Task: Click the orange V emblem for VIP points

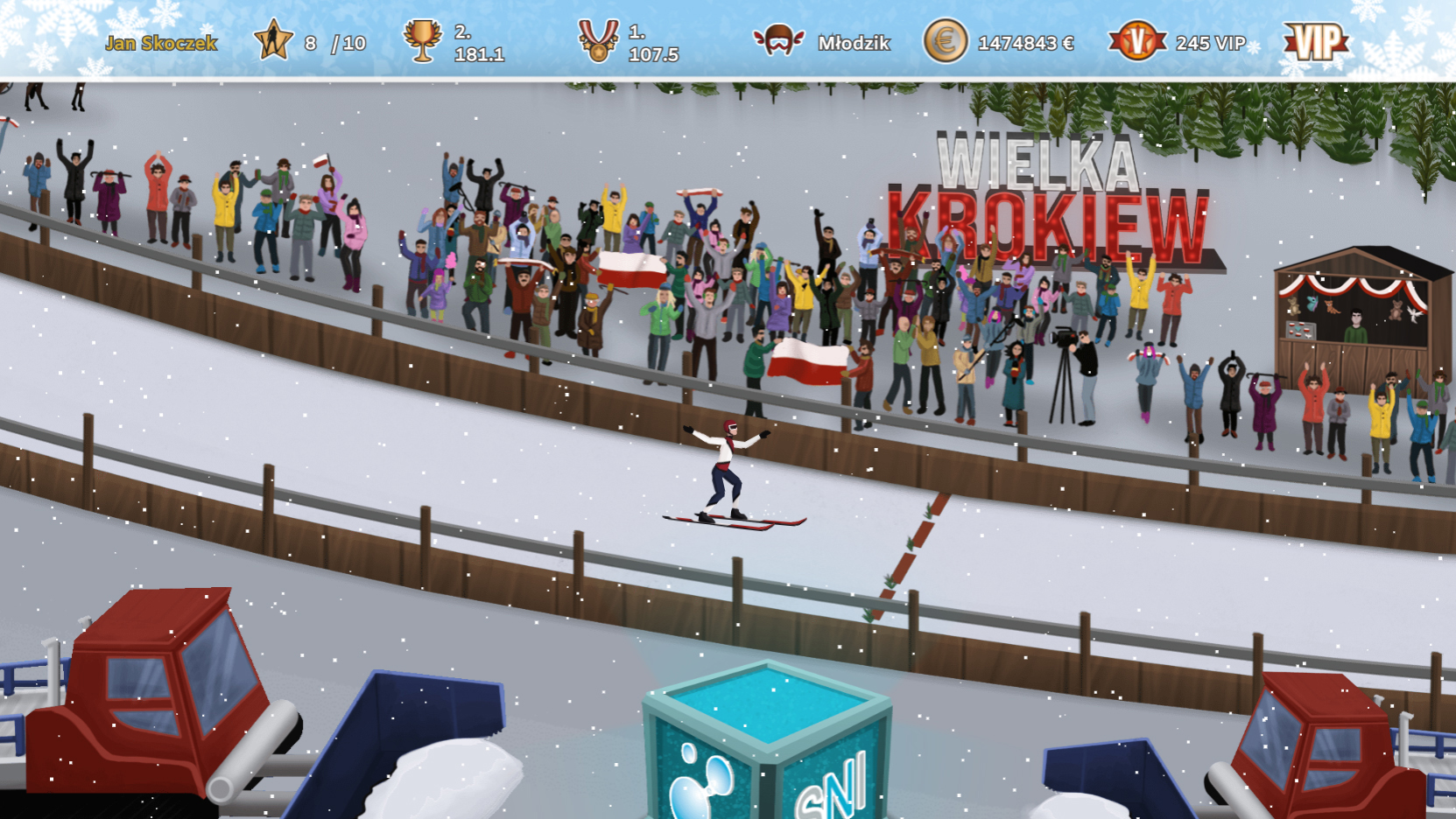Action: click(x=1136, y=39)
